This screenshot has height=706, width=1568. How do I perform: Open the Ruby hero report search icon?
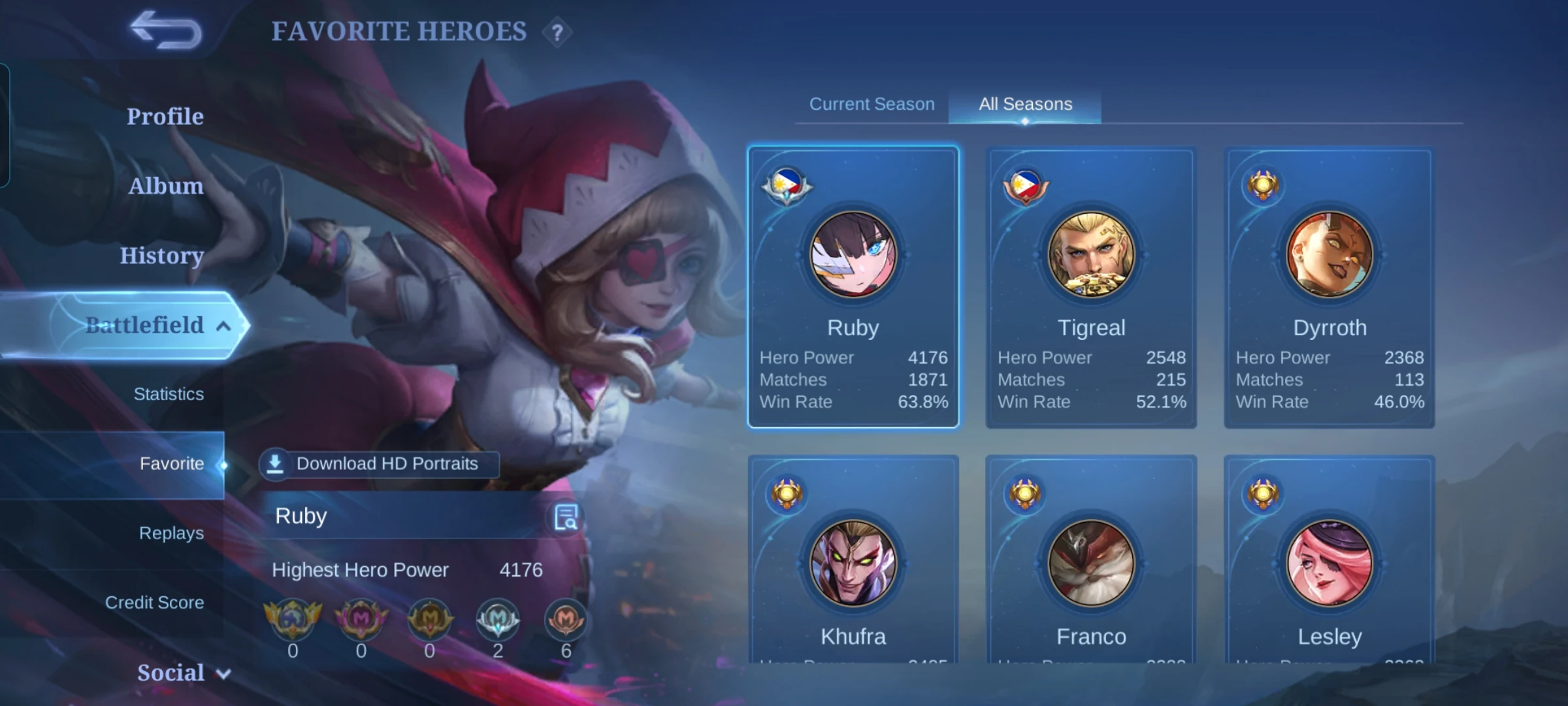point(566,516)
